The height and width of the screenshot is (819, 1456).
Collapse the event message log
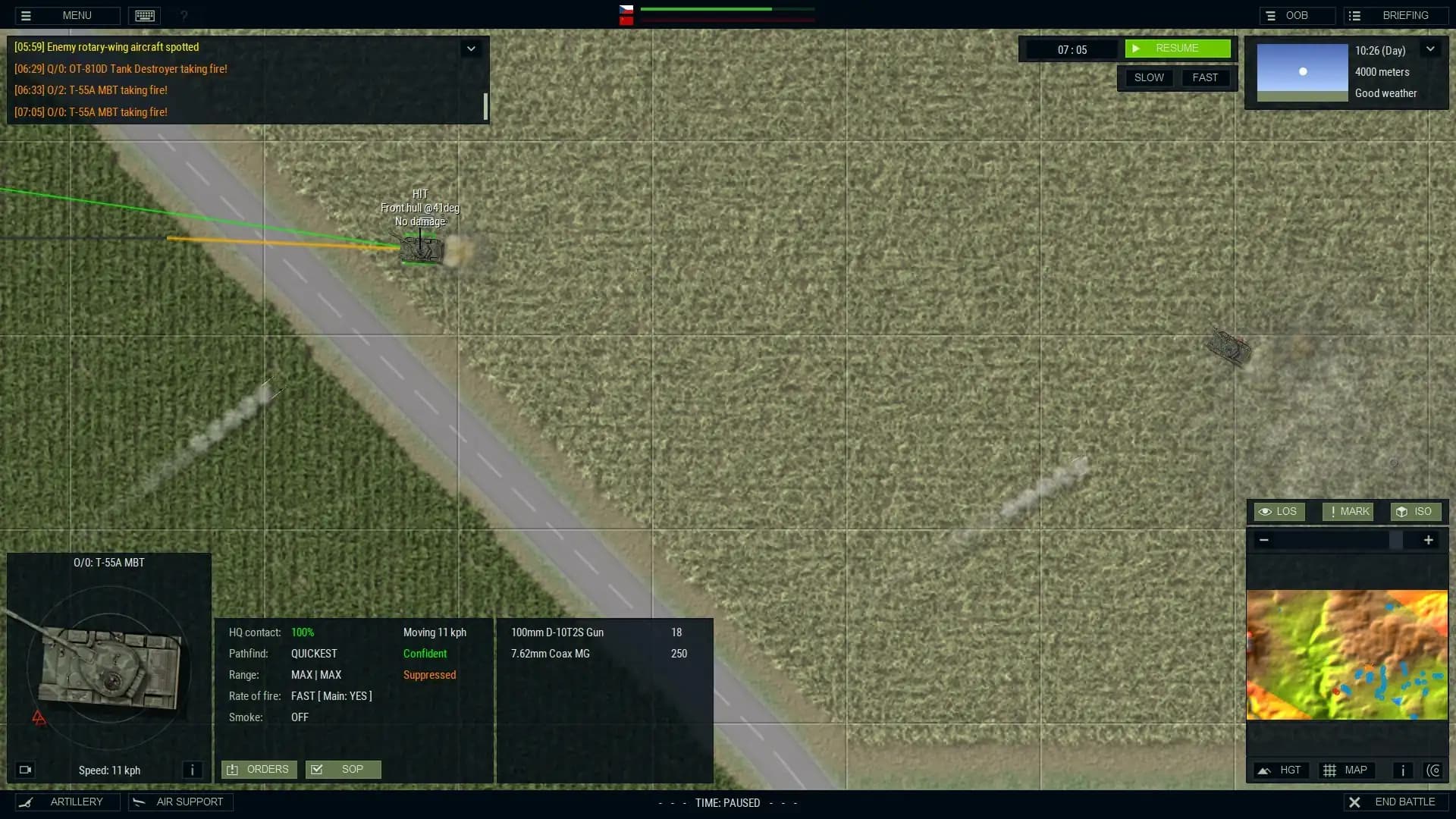coord(472,48)
